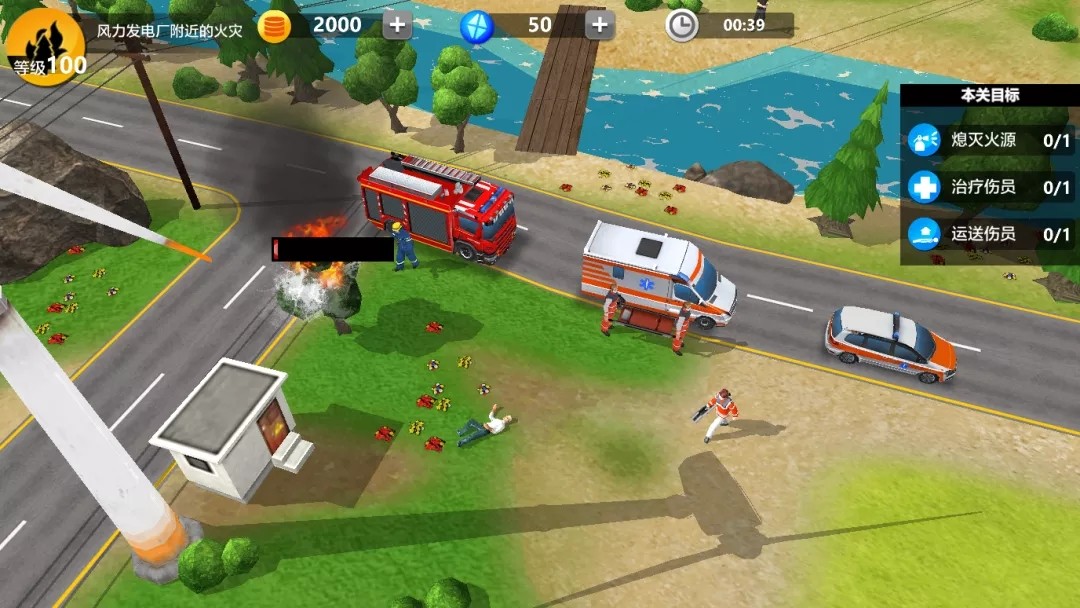Select the 熄灭火源 objective row

pos(990,140)
